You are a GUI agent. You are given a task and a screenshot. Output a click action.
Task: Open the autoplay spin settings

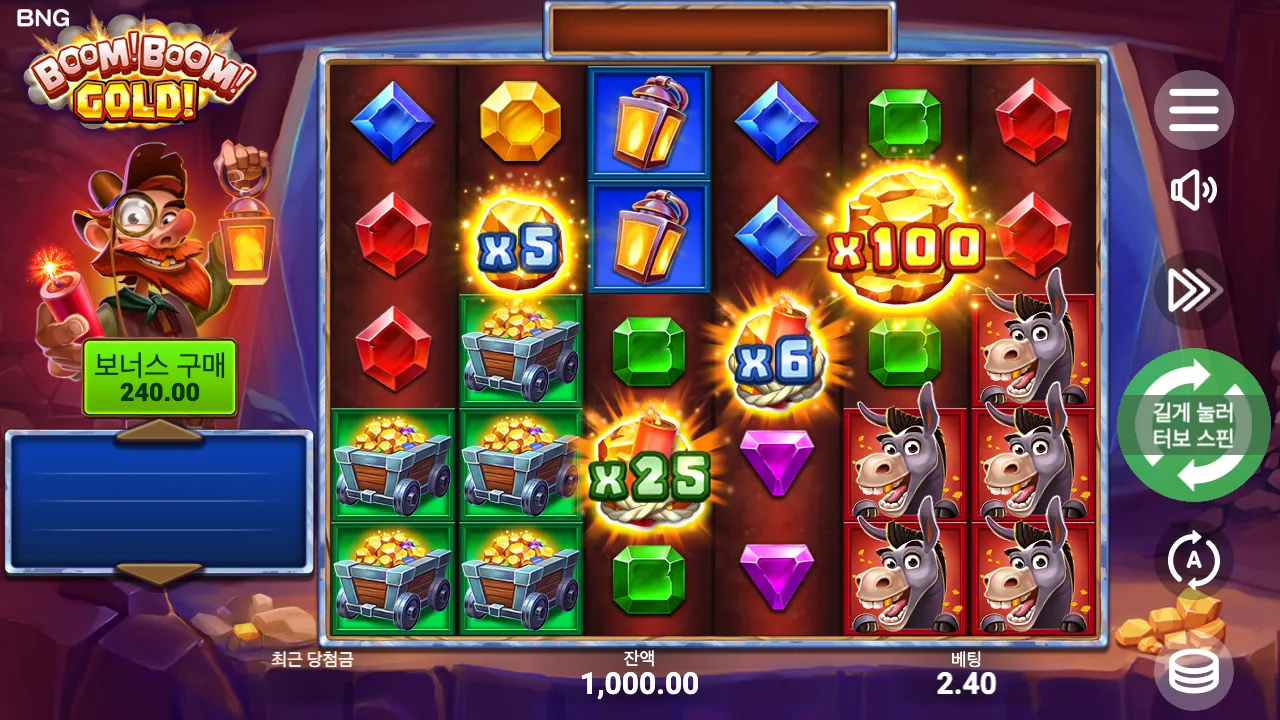1193,561
